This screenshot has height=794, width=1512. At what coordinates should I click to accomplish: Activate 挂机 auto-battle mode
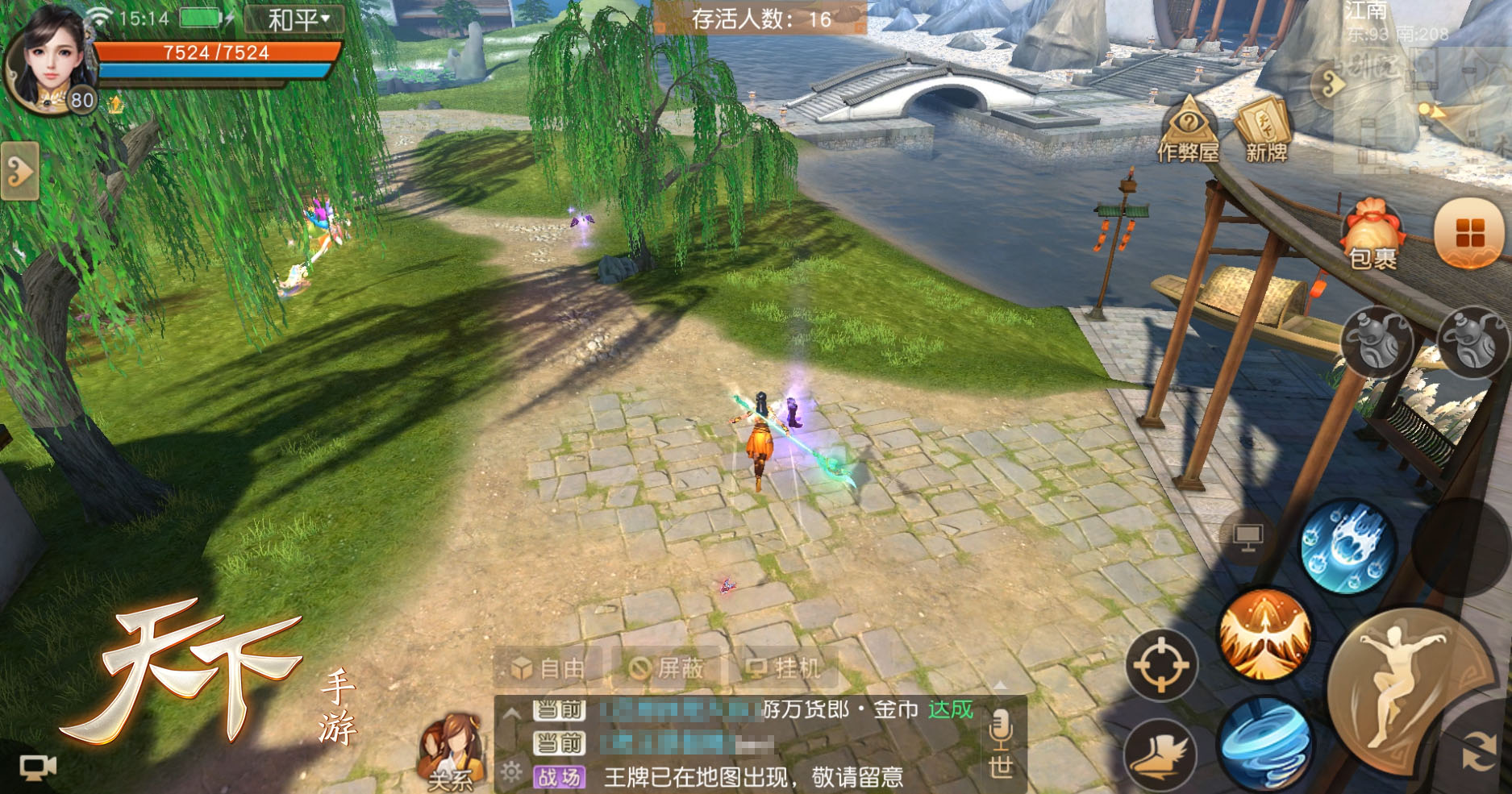(784, 668)
